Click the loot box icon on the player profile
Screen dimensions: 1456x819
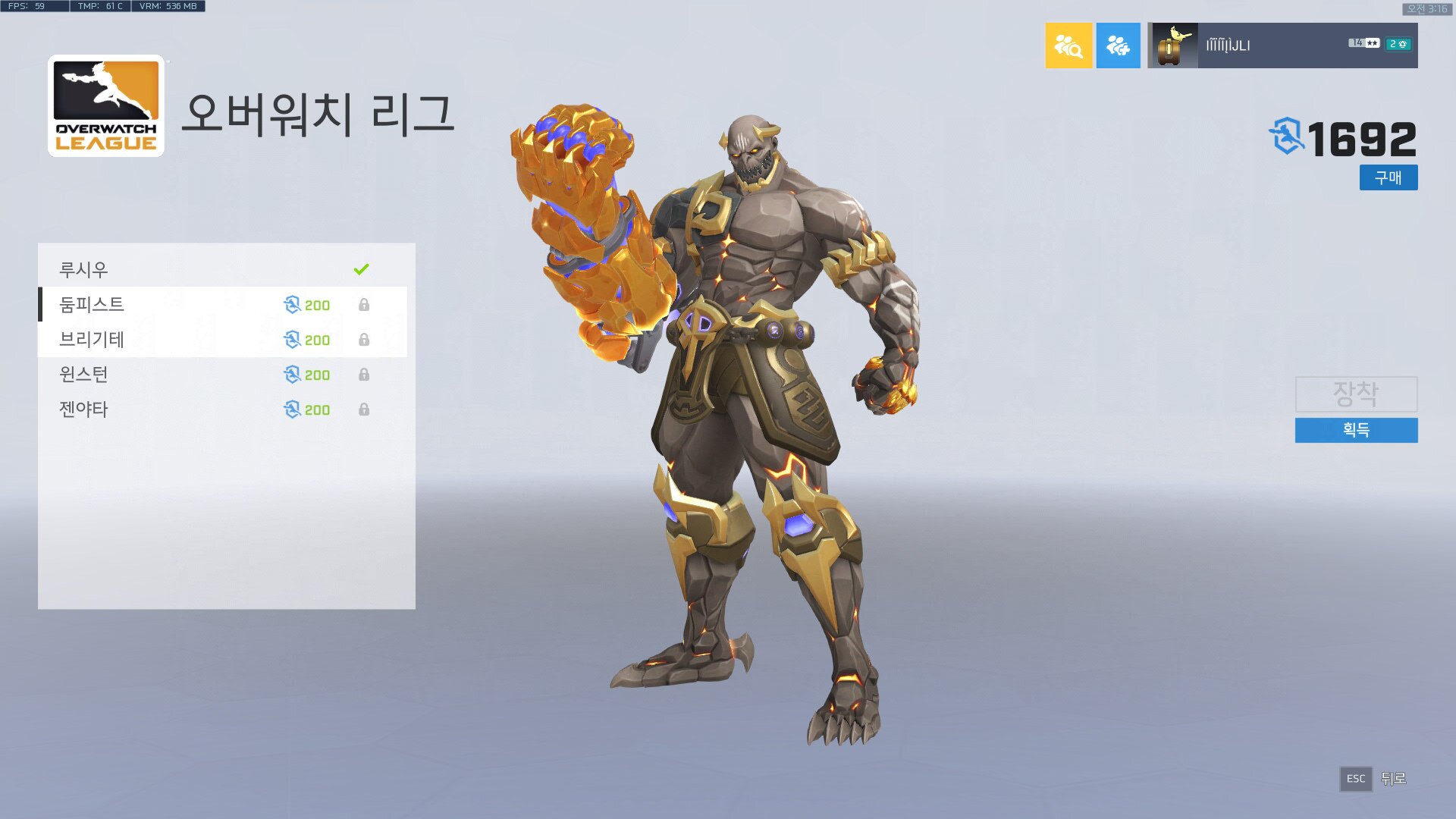point(1172,45)
